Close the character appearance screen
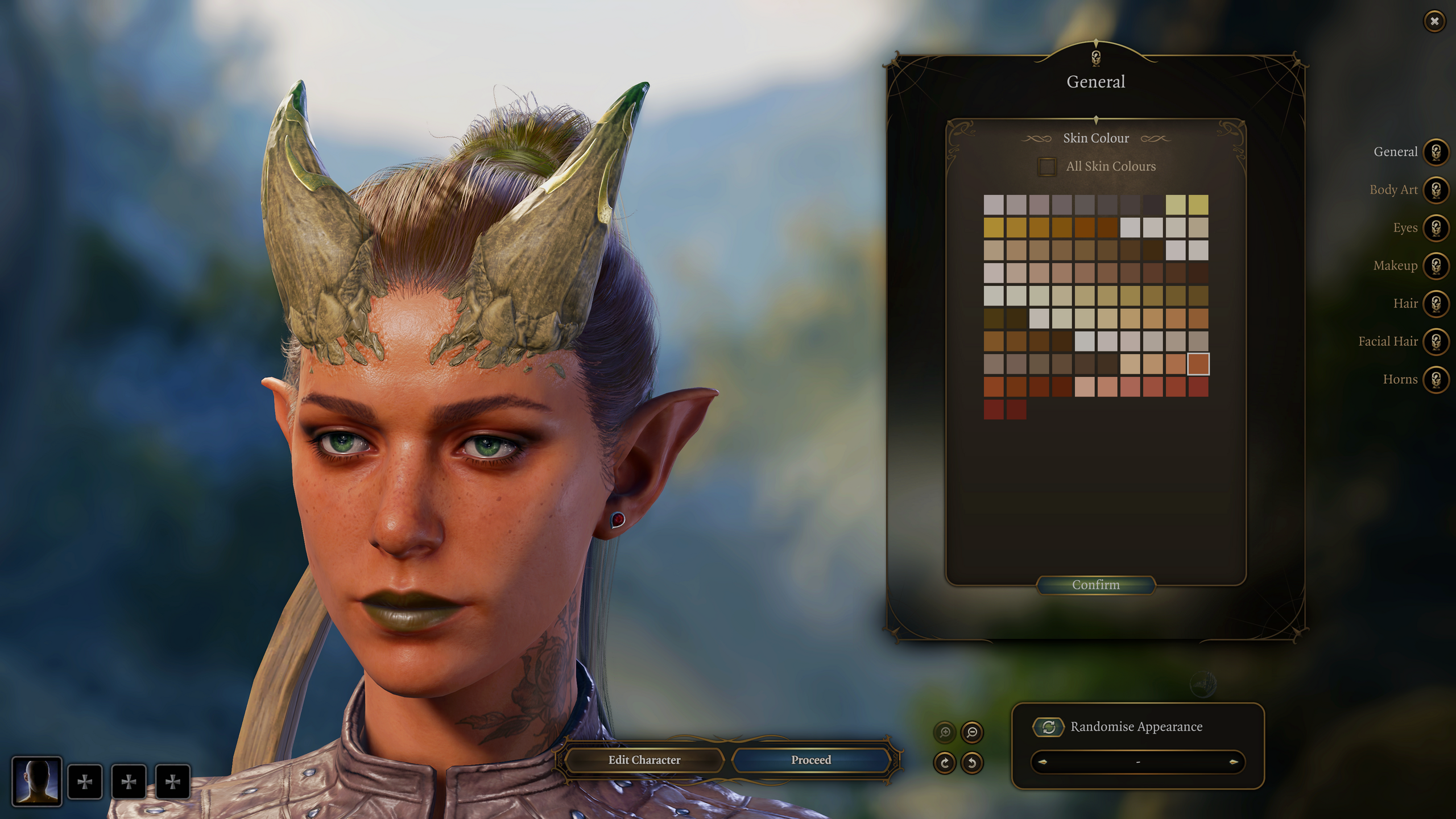Image resolution: width=1456 pixels, height=819 pixels. [x=1434, y=22]
